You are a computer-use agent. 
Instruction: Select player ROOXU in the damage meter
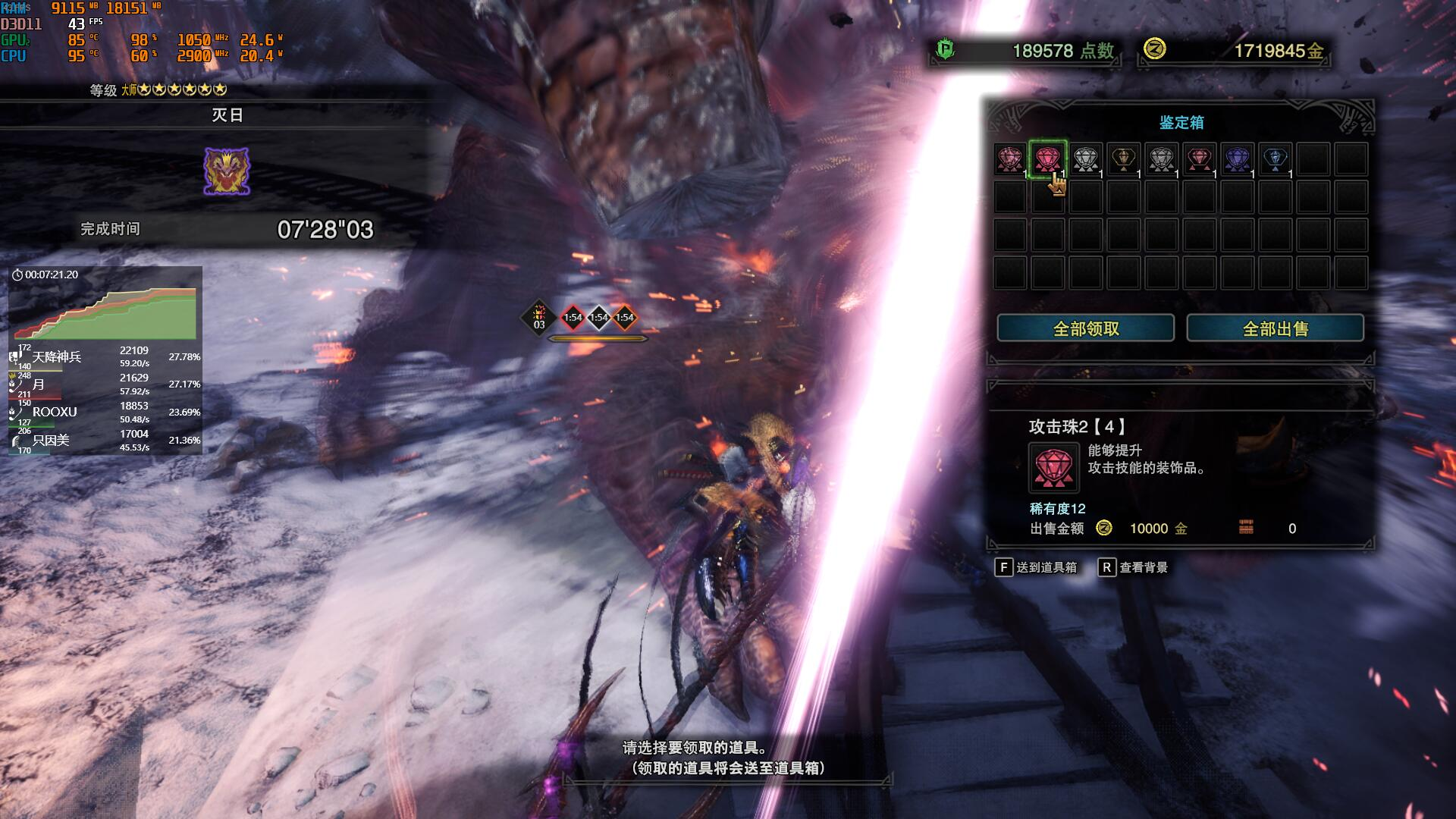point(55,412)
